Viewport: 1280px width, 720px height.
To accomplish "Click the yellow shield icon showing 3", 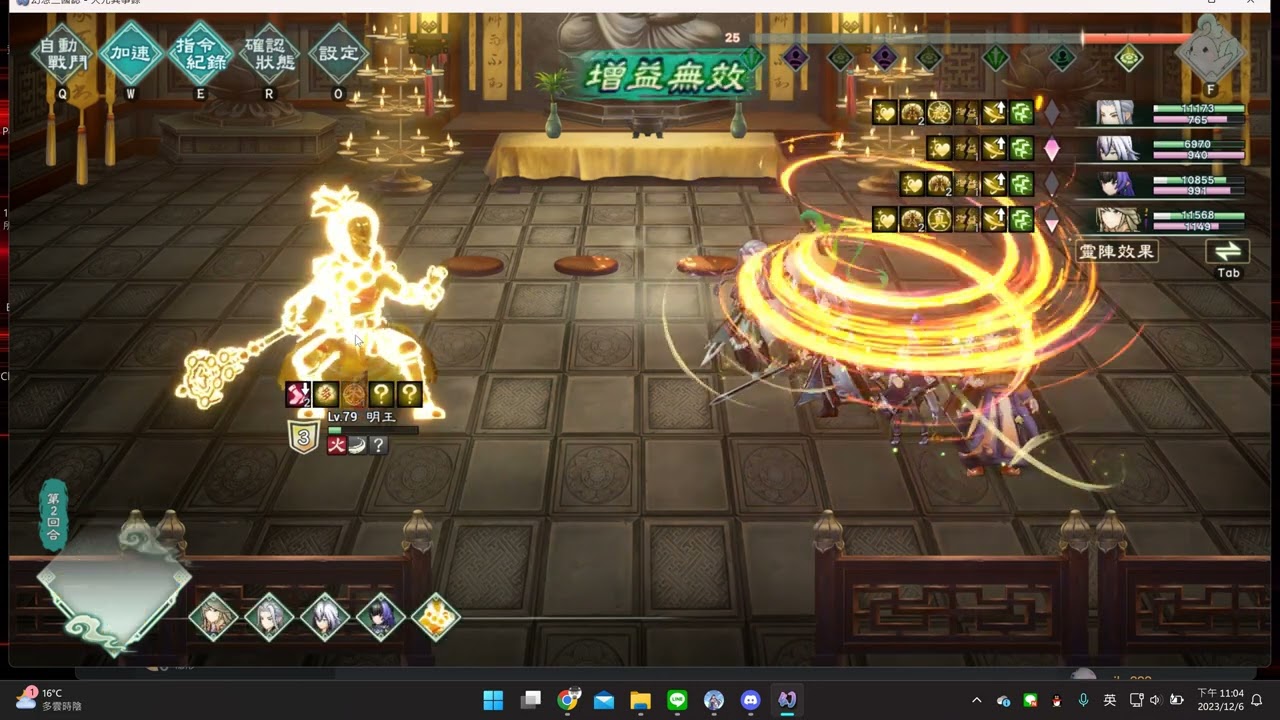I will (x=303, y=437).
